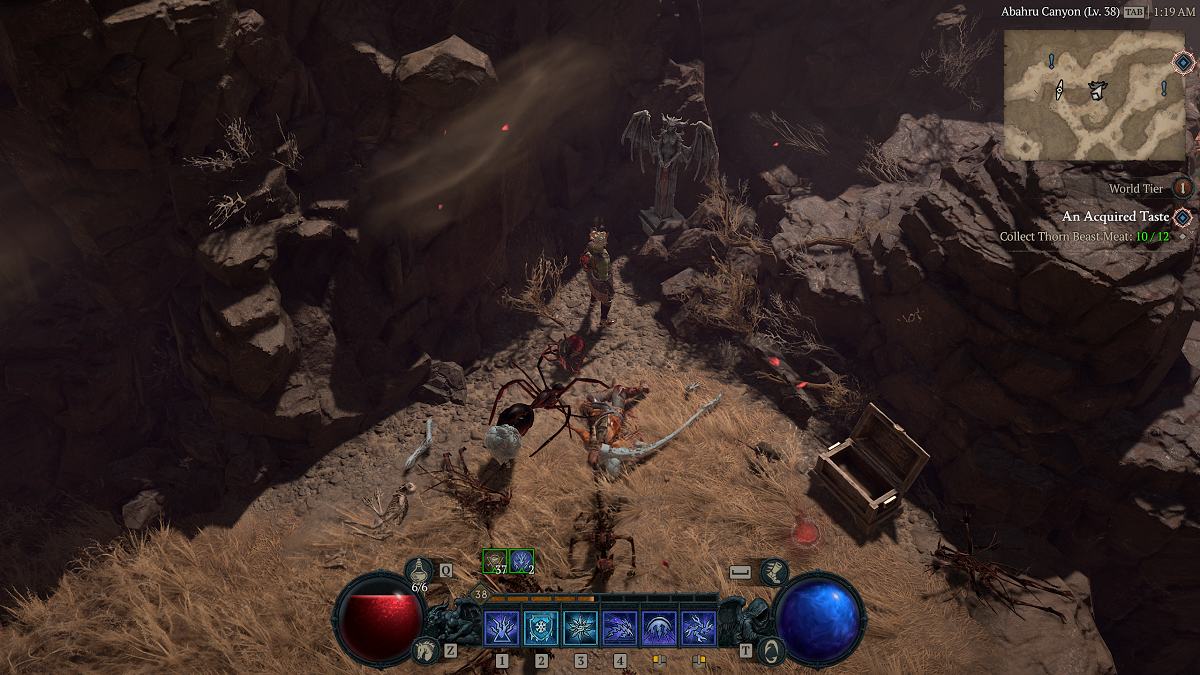The image size is (1200, 675).
Task: Click the level 38 experience badge
Action: click(481, 594)
